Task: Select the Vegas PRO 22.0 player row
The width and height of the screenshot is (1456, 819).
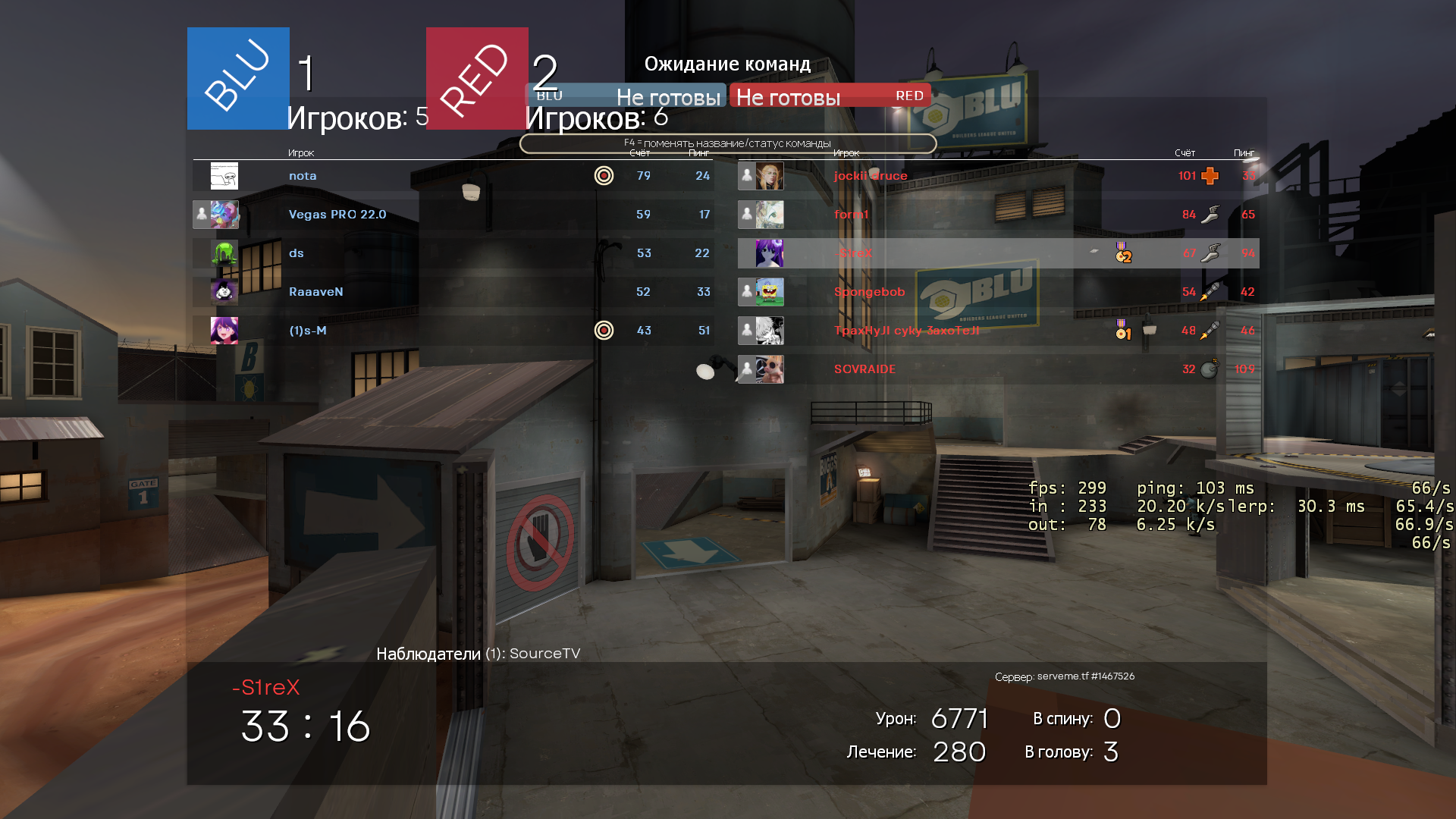Action: pos(337,215)
